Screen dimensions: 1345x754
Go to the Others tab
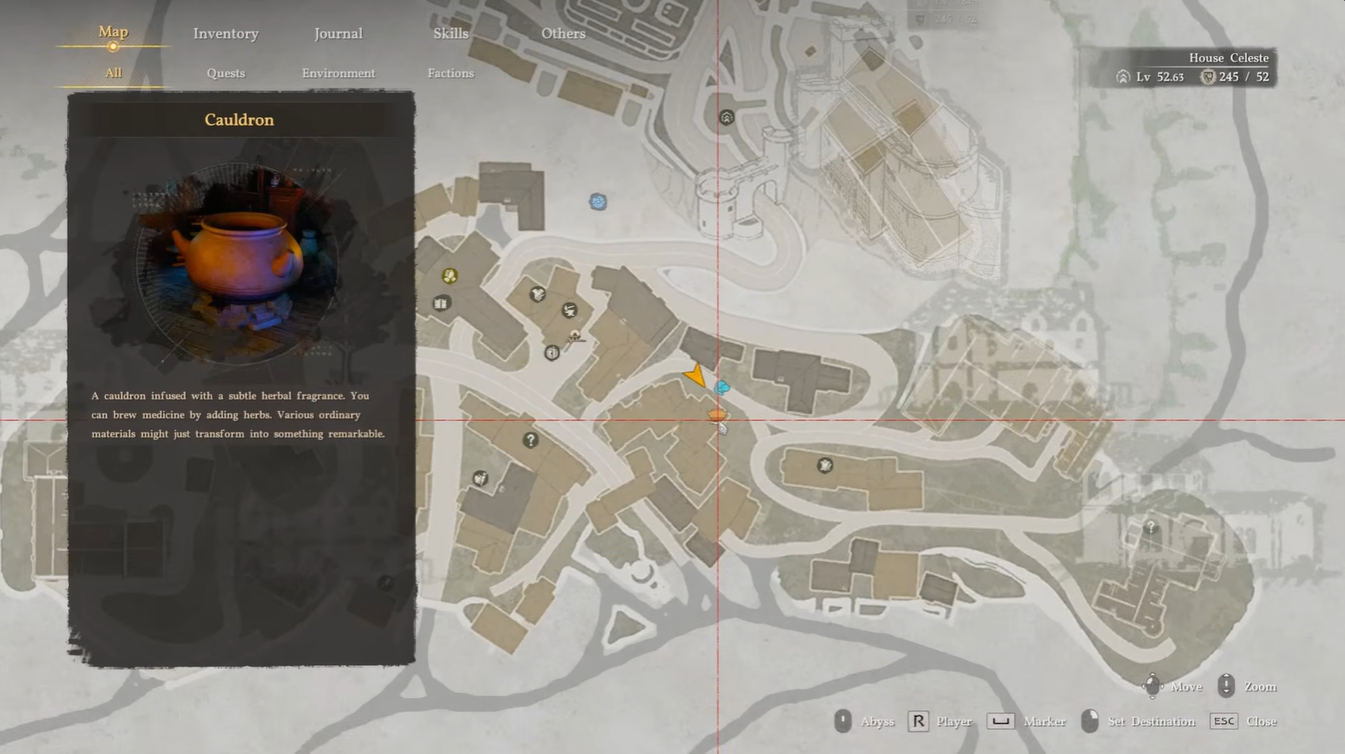[563, 34]
